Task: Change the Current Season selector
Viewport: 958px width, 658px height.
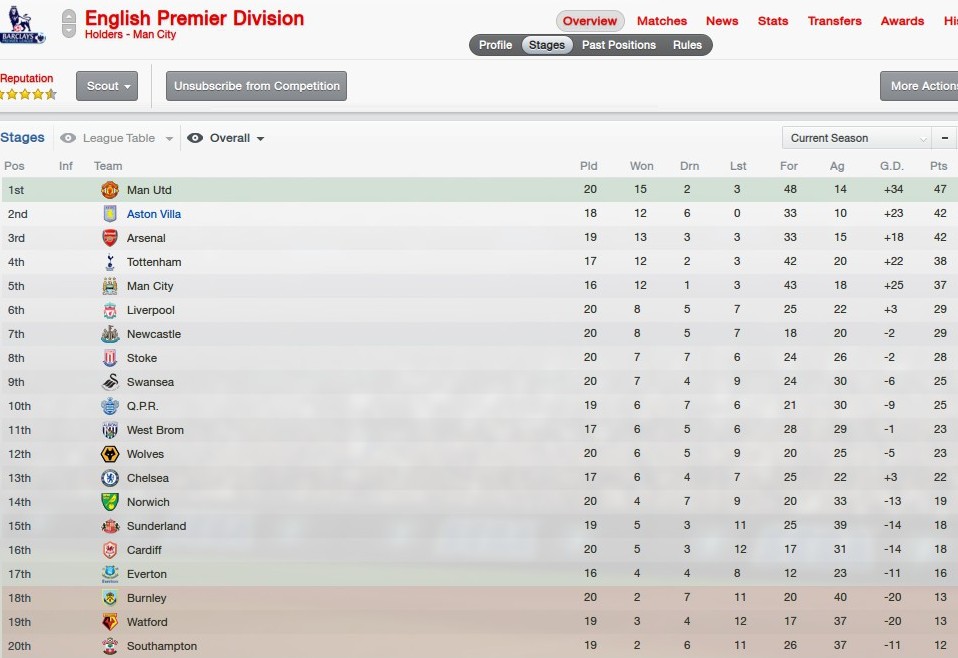Action: [x=855, y=138]
